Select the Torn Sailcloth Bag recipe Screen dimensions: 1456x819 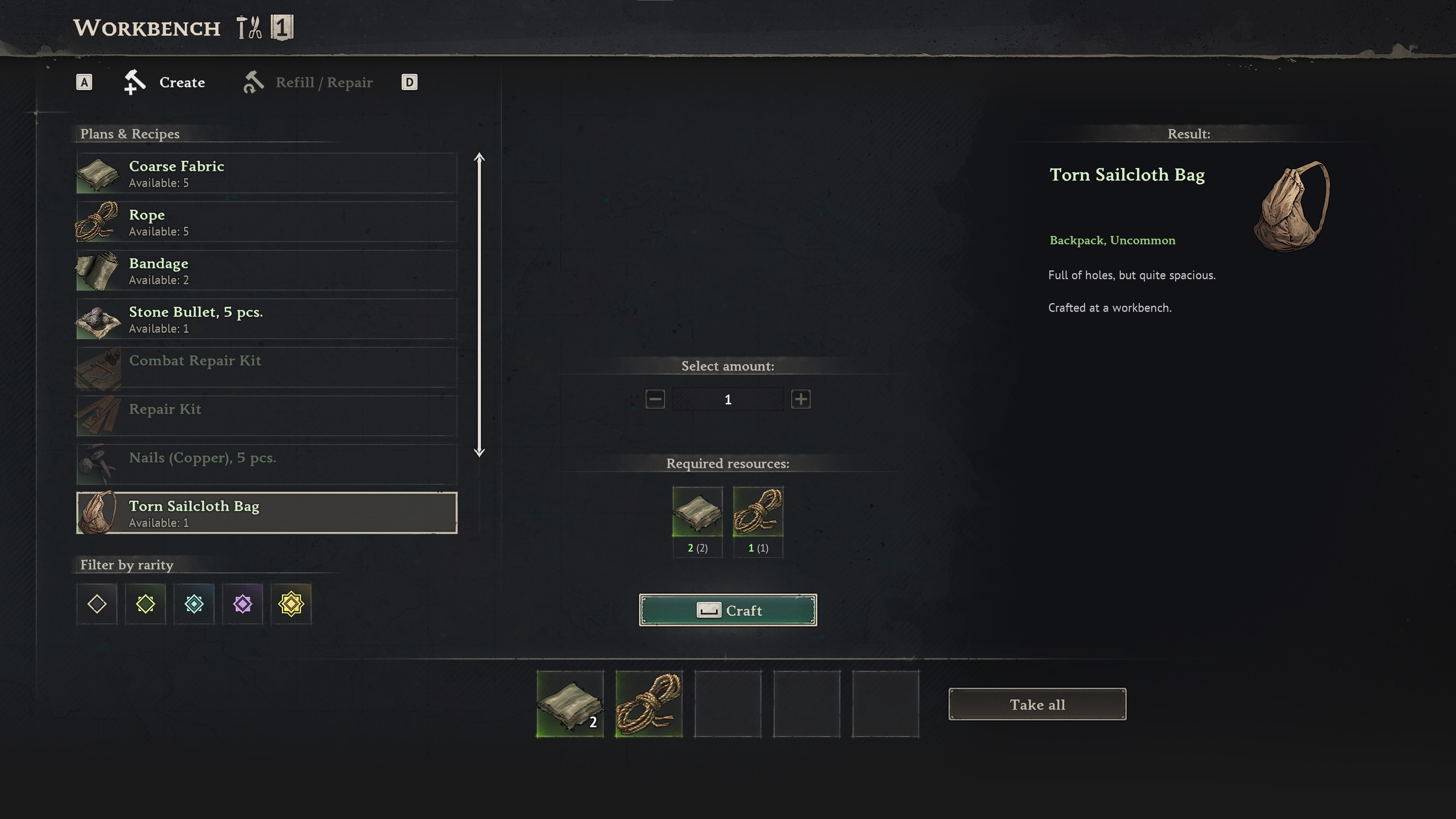[266, 513]
